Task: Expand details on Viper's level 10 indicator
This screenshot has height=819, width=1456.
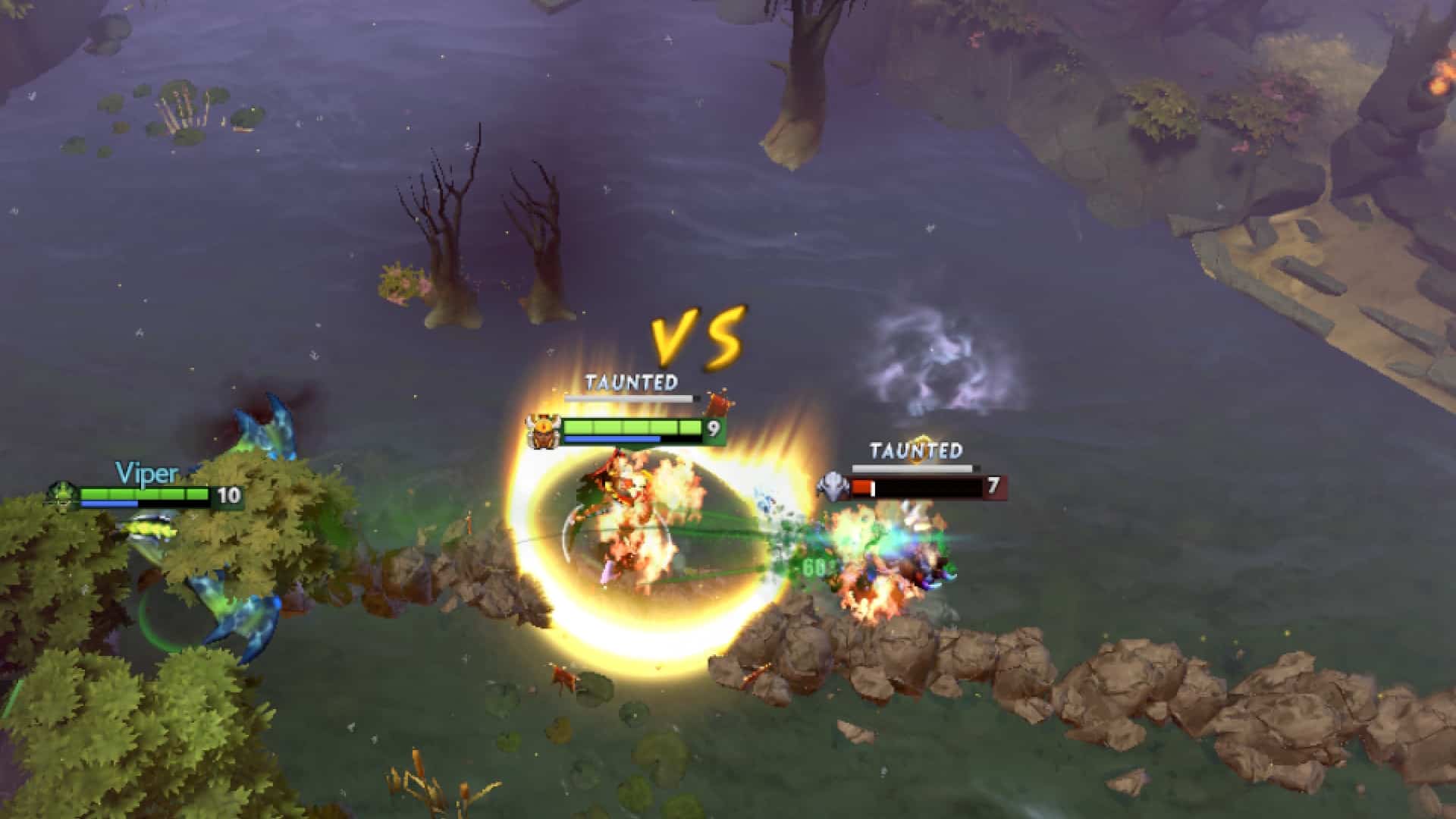Action: tap(228, 494)
